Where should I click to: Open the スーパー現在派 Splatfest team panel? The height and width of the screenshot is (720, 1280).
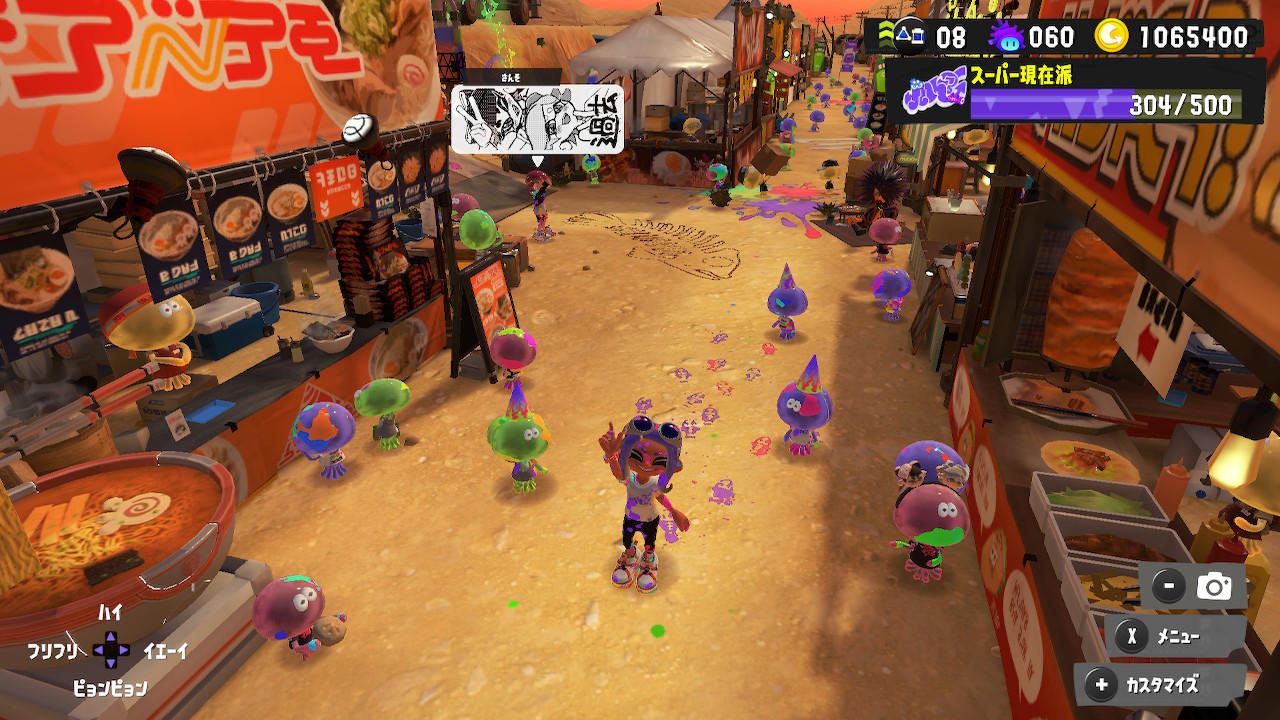(1075, 92)
